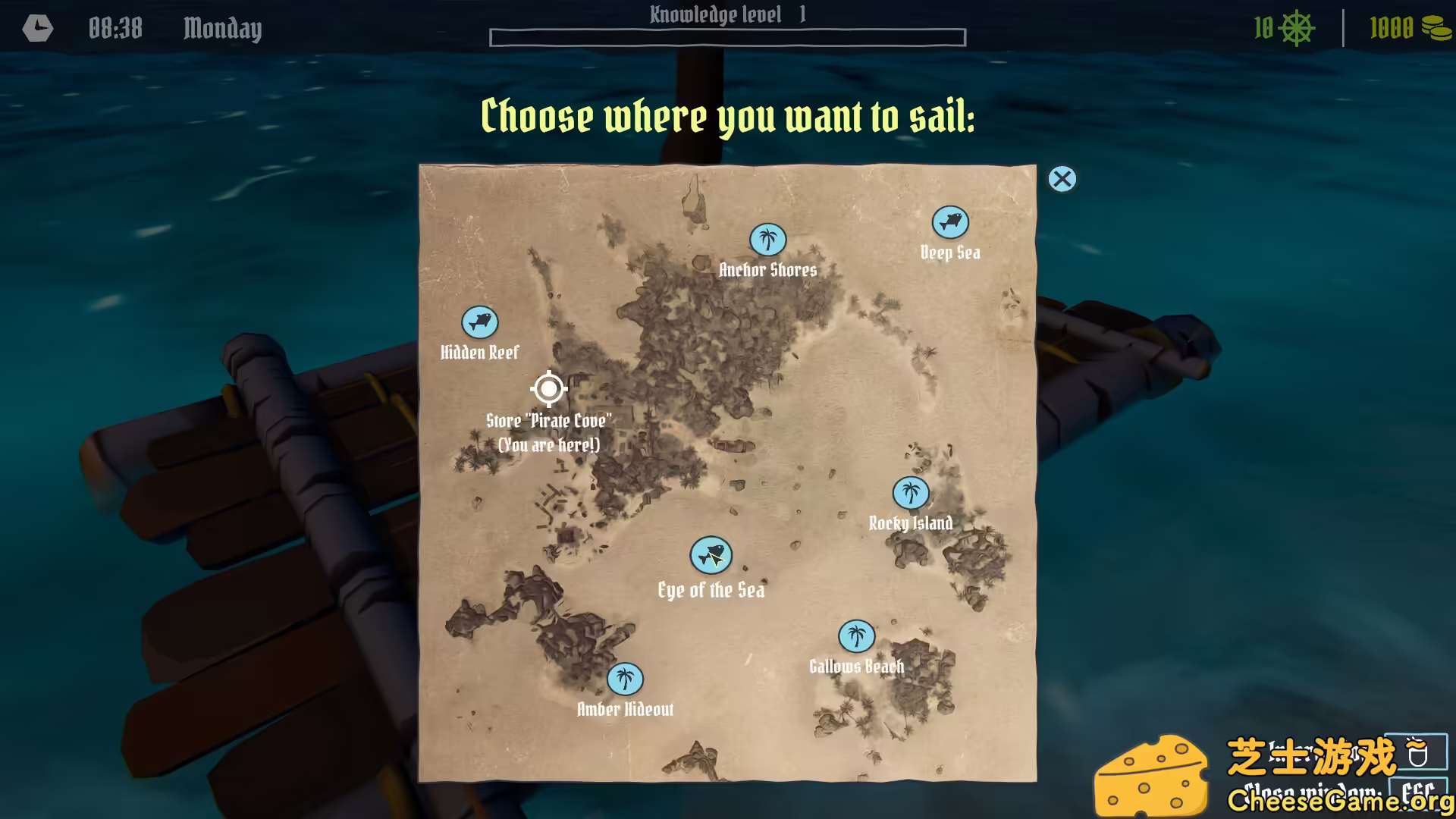
Task: Close the sailing map with the X button
Action: click(x=1062, y=180)
